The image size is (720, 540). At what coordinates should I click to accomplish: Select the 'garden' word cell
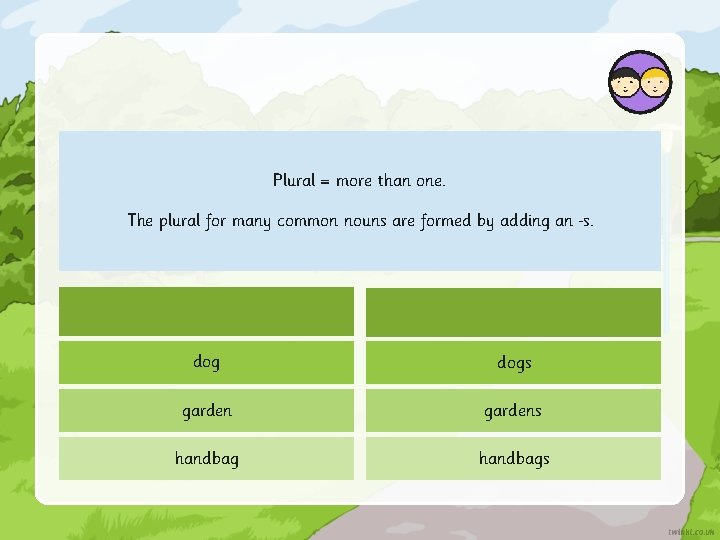(206, 410)
